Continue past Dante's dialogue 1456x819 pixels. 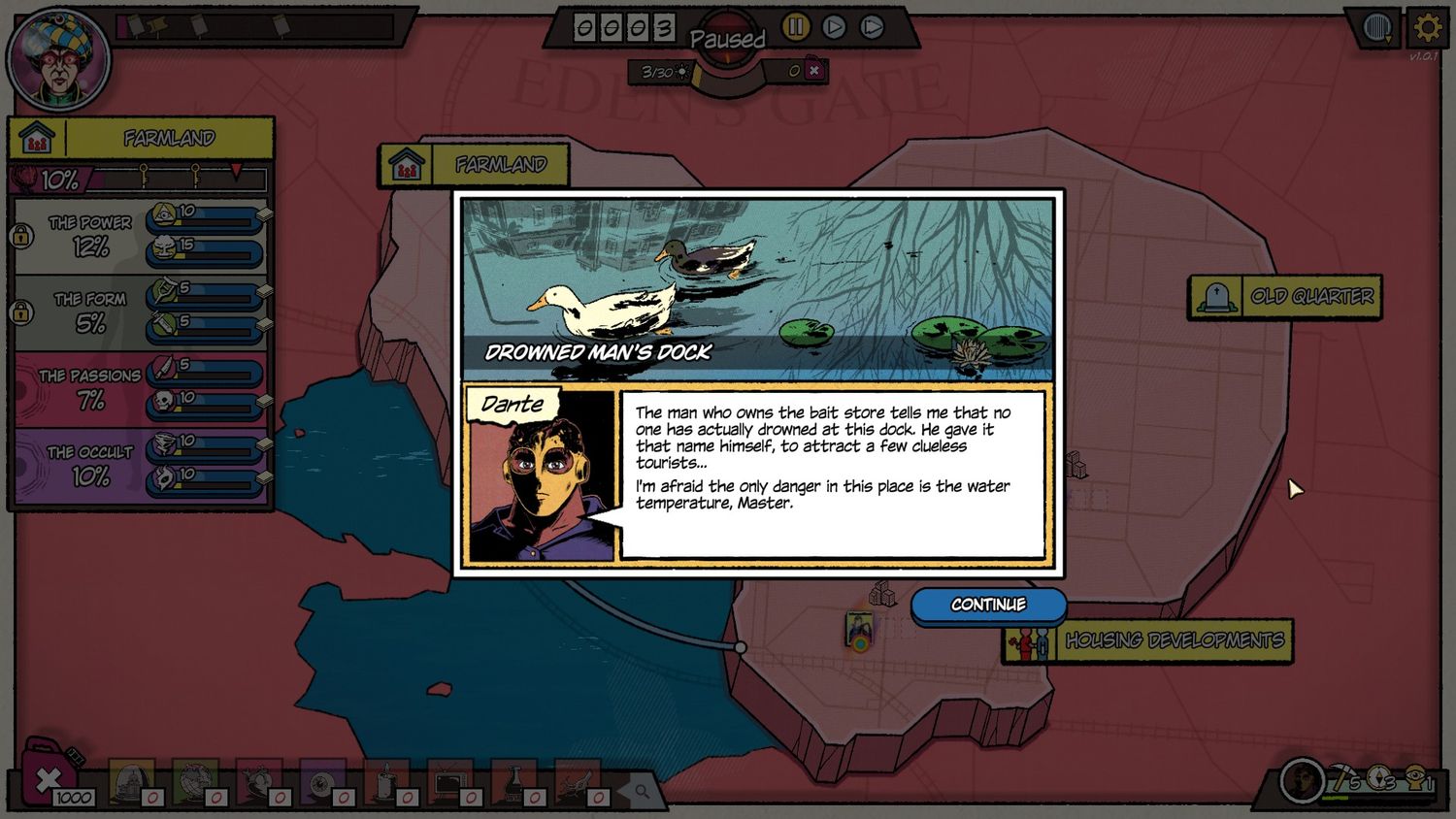988,605
